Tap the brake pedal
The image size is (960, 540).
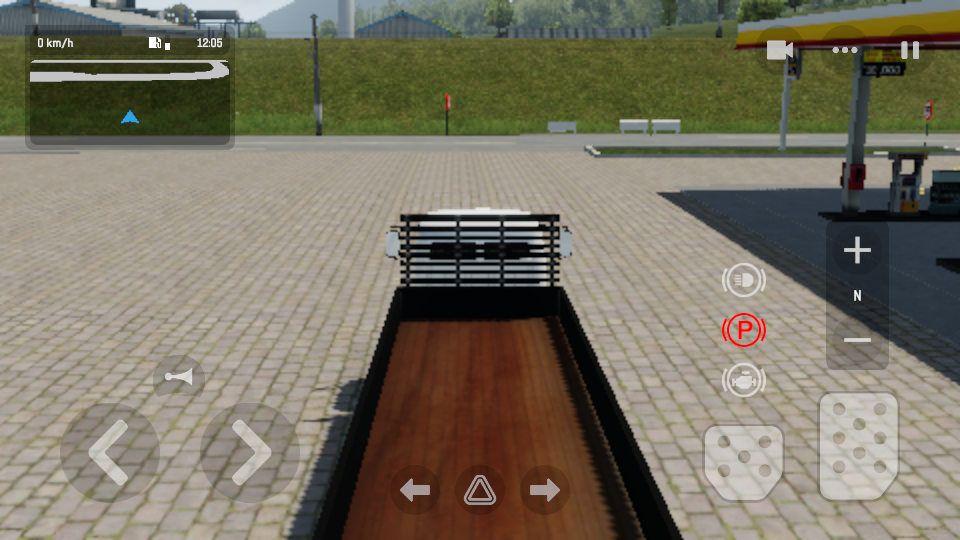[x=743, y=462]
